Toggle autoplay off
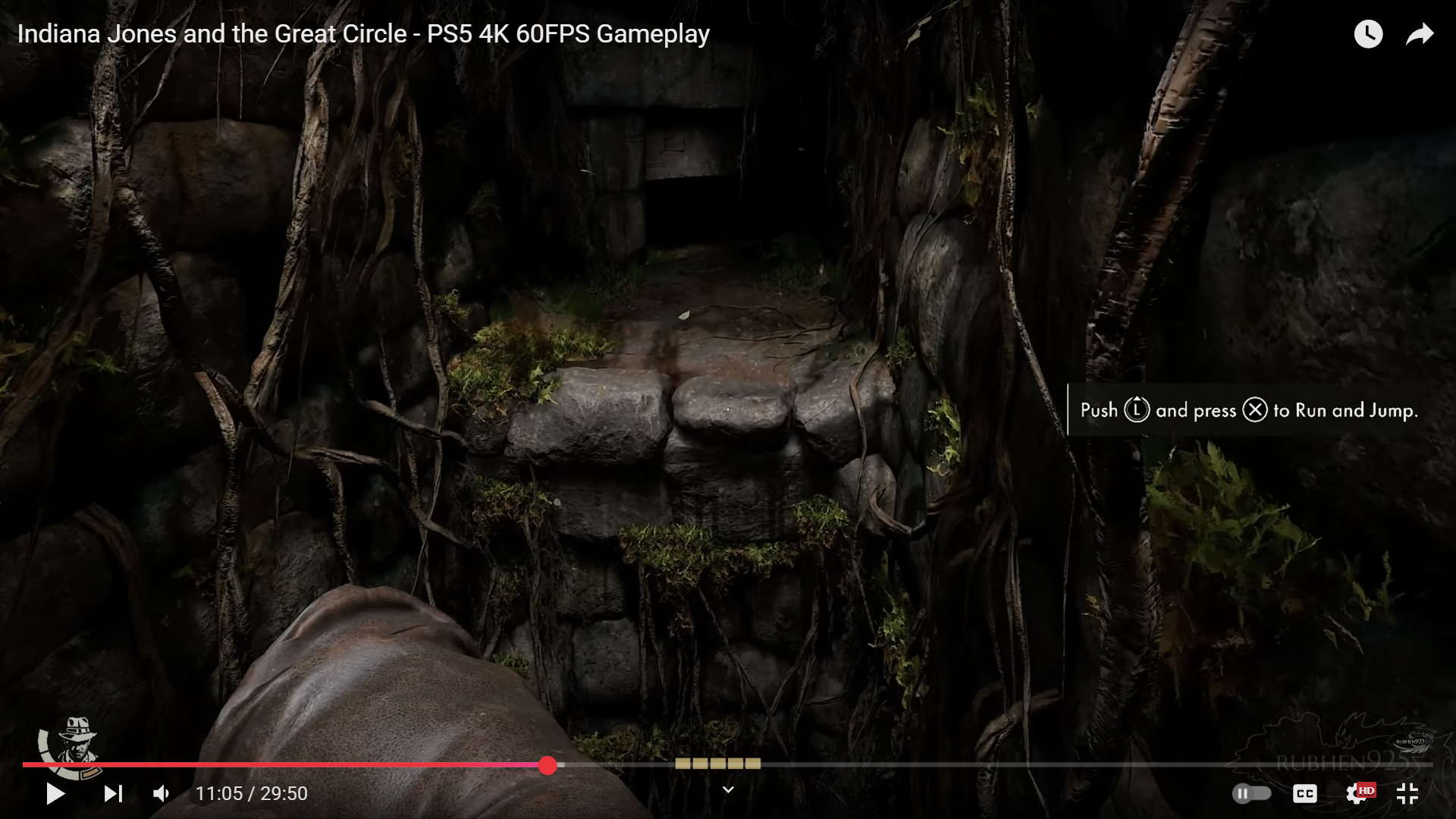The width and height of the screenshot is (1456, 819). click(x=1252, y=793)
